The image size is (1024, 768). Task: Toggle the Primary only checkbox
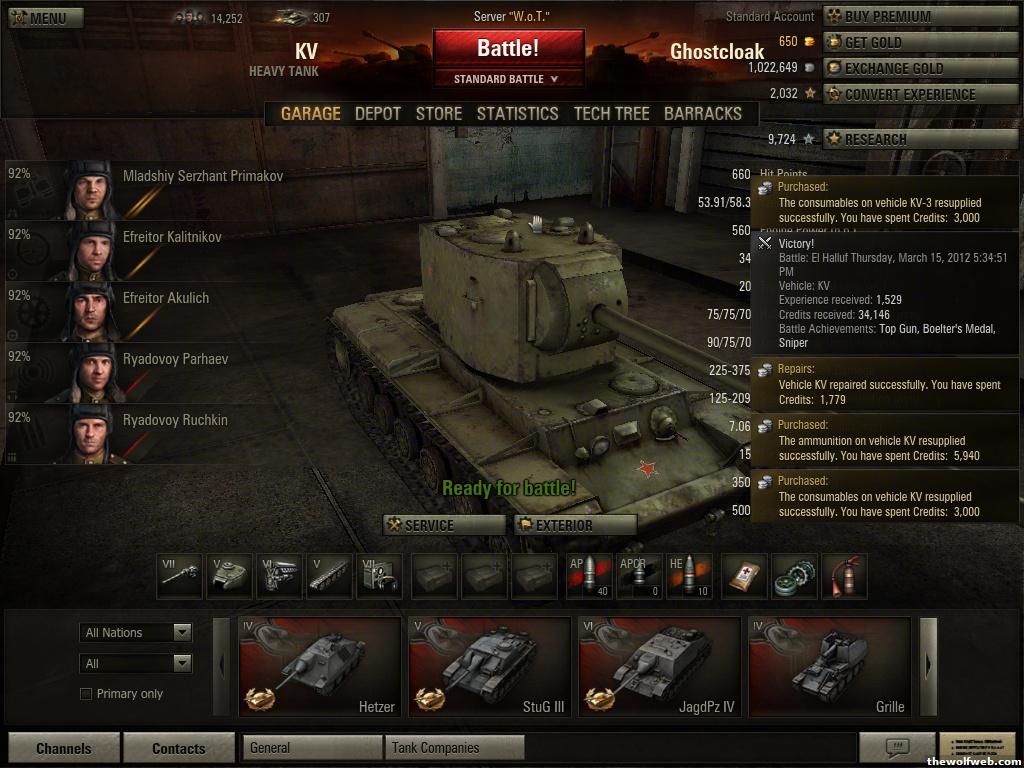click(86, 694)
